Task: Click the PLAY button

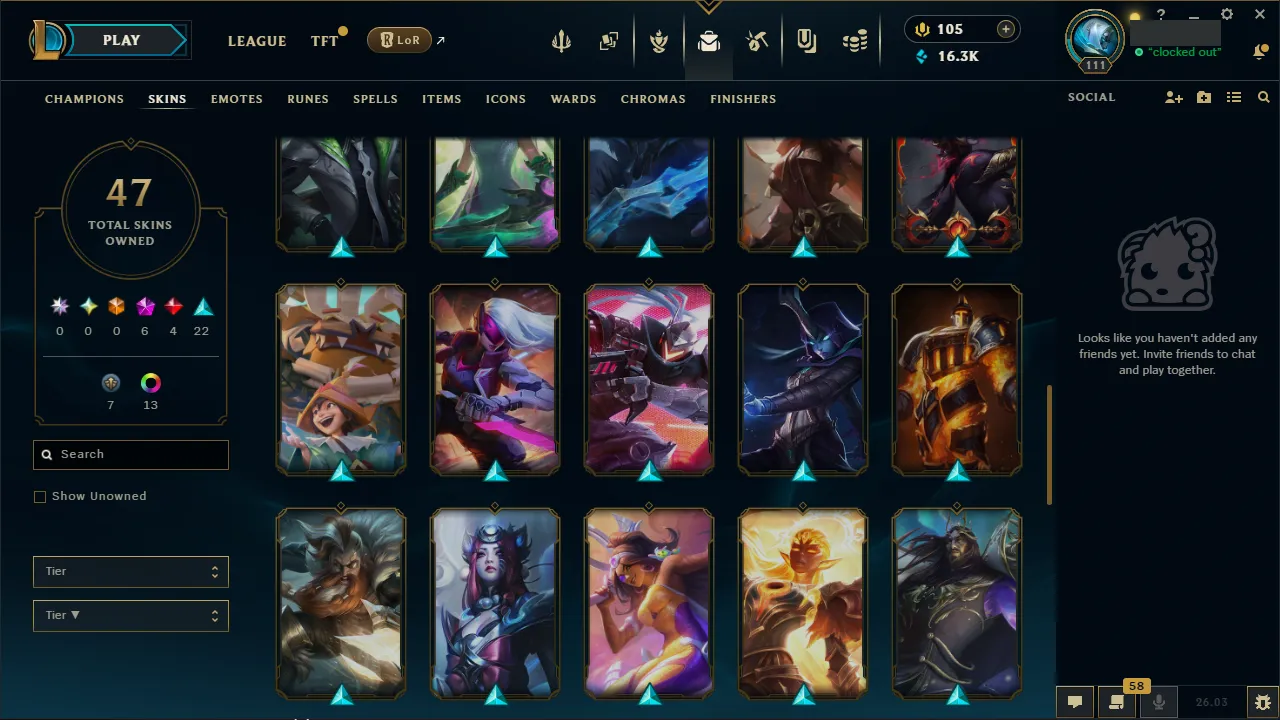Action: [121, 40]
